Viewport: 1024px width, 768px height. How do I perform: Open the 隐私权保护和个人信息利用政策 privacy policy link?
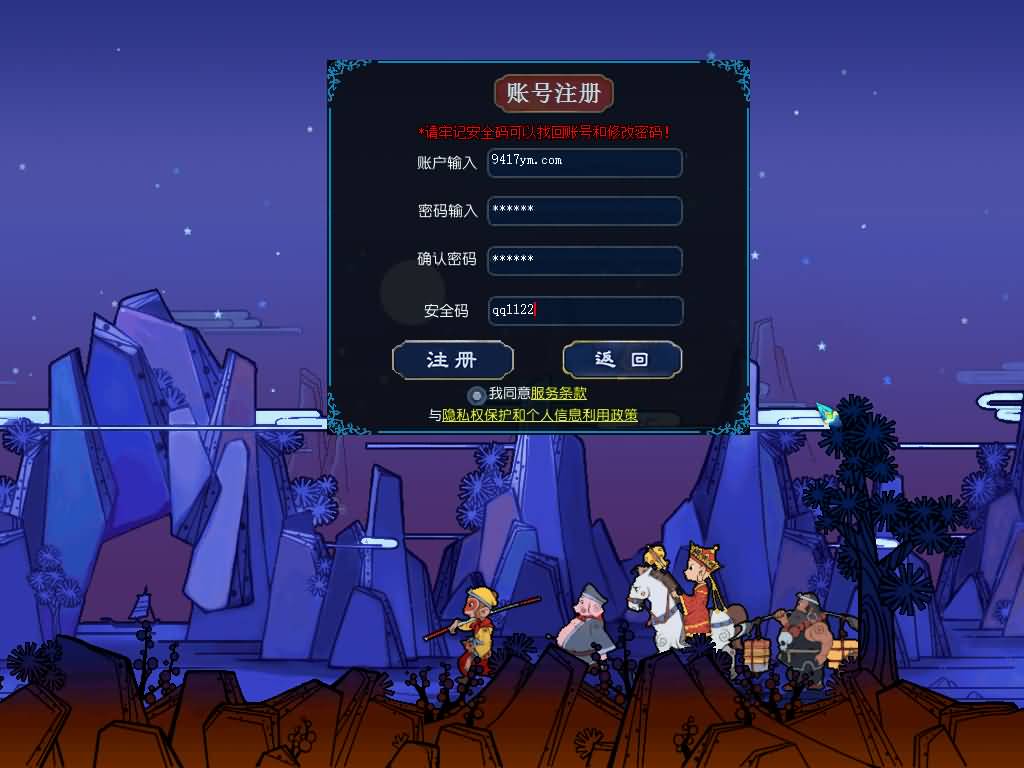pyautogui.click(x=540, y=415)
